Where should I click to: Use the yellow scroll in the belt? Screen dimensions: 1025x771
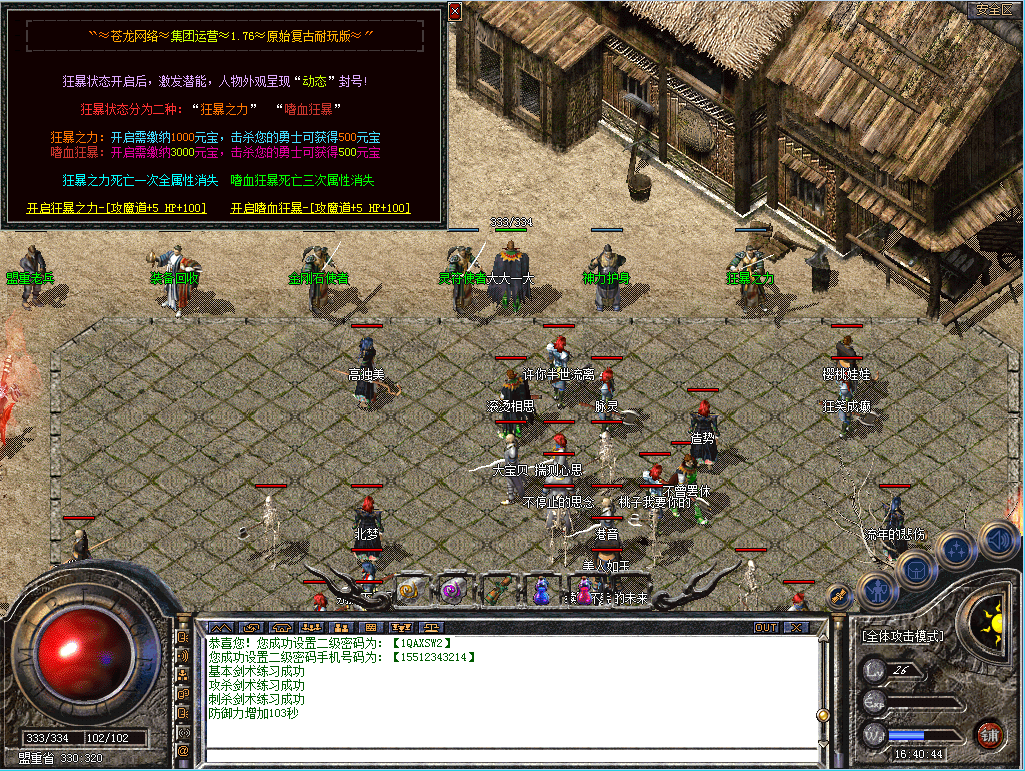tap(409, 590)
